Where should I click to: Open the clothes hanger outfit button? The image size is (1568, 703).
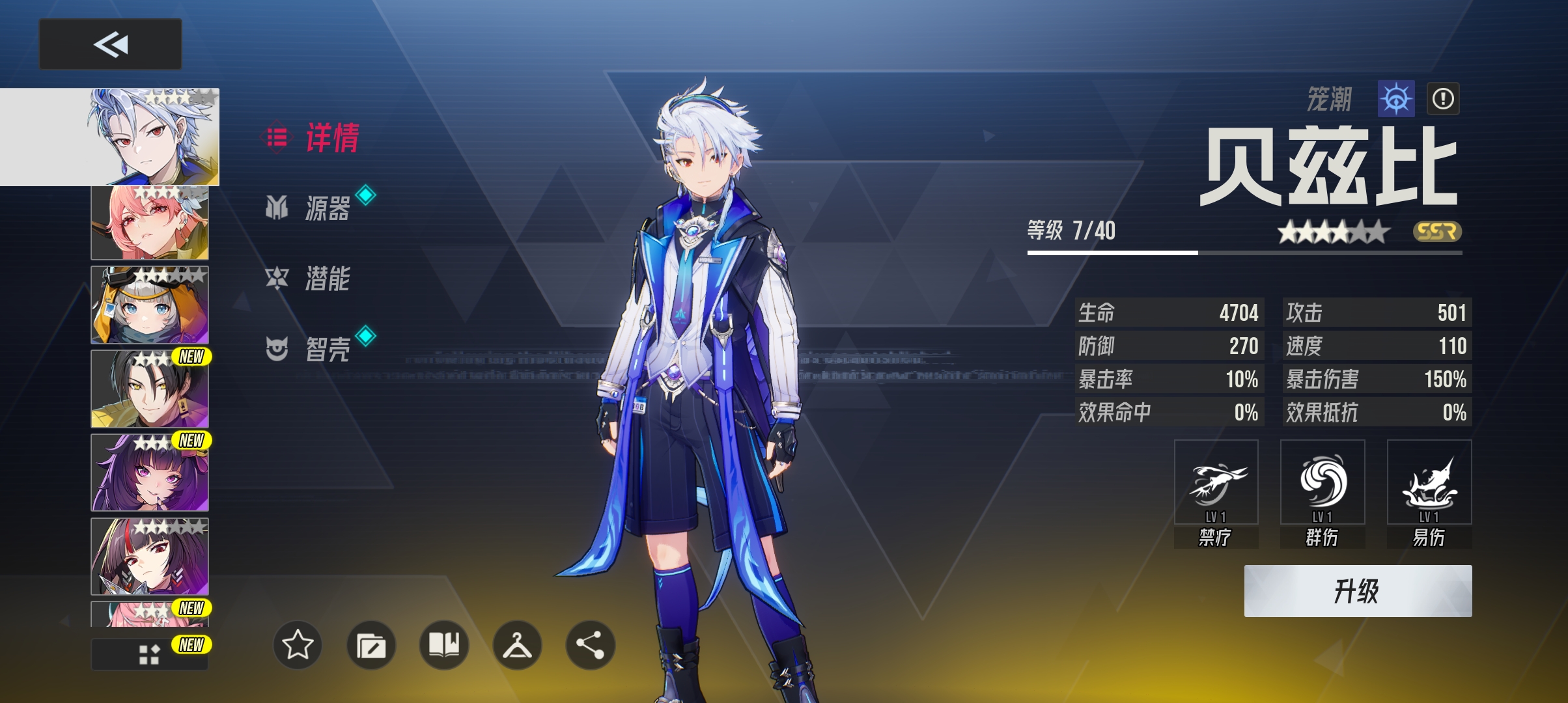tap(518, 645)
